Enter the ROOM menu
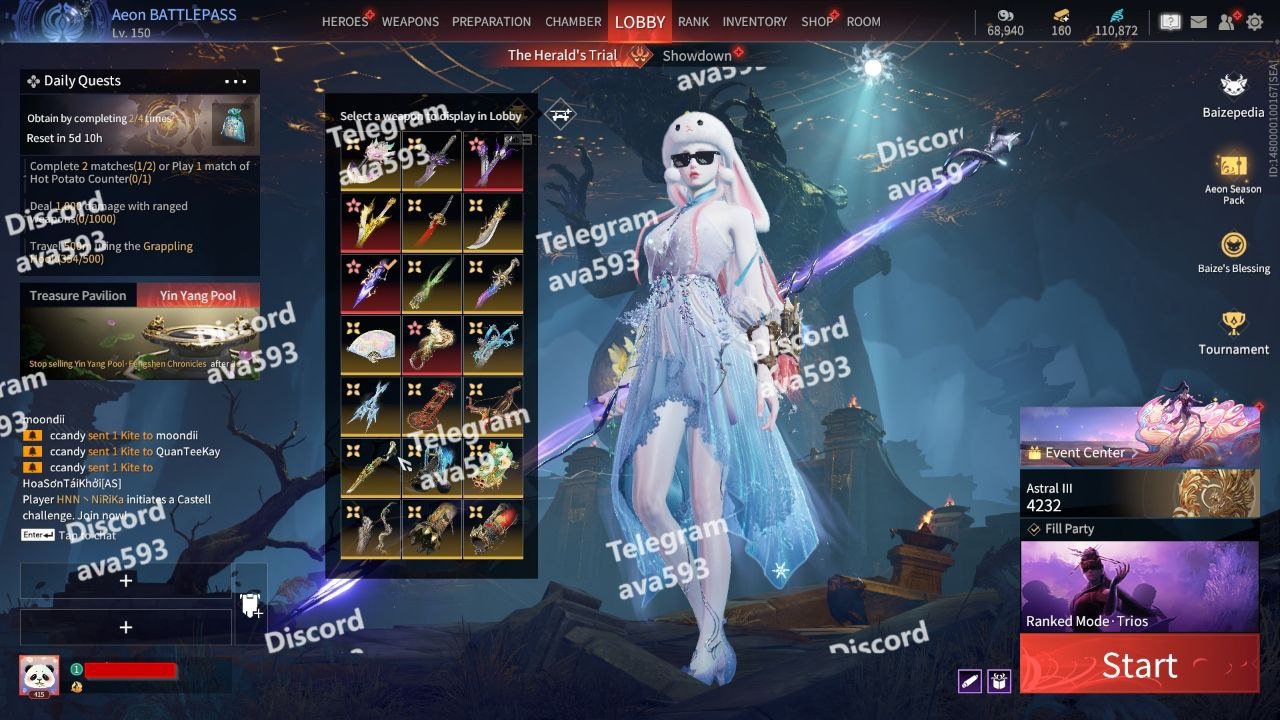The image size is (1280, 720). click(x=863, y=21)
